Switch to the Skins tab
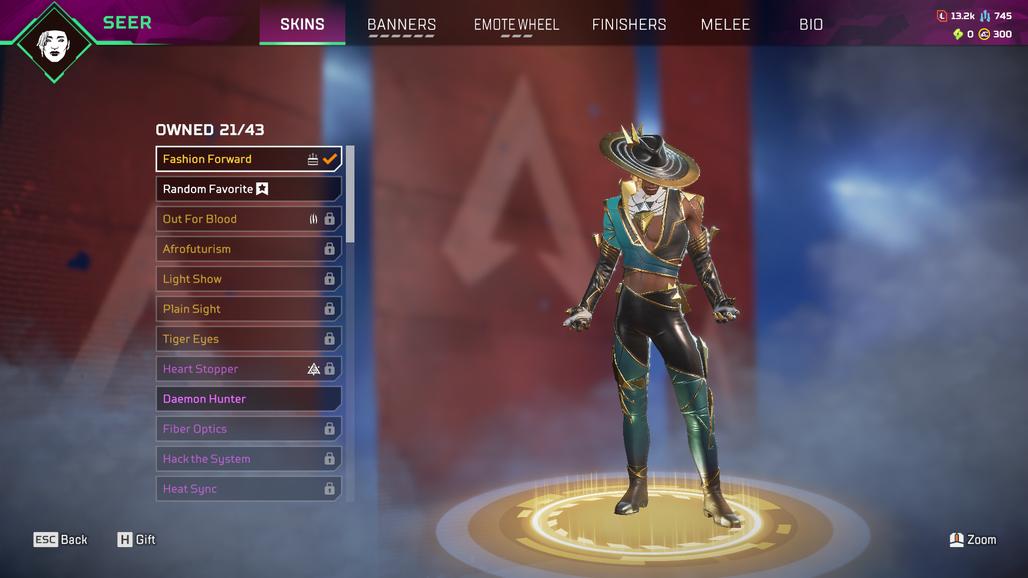Viewport: 1028px width, 578px height. point(302,24)
